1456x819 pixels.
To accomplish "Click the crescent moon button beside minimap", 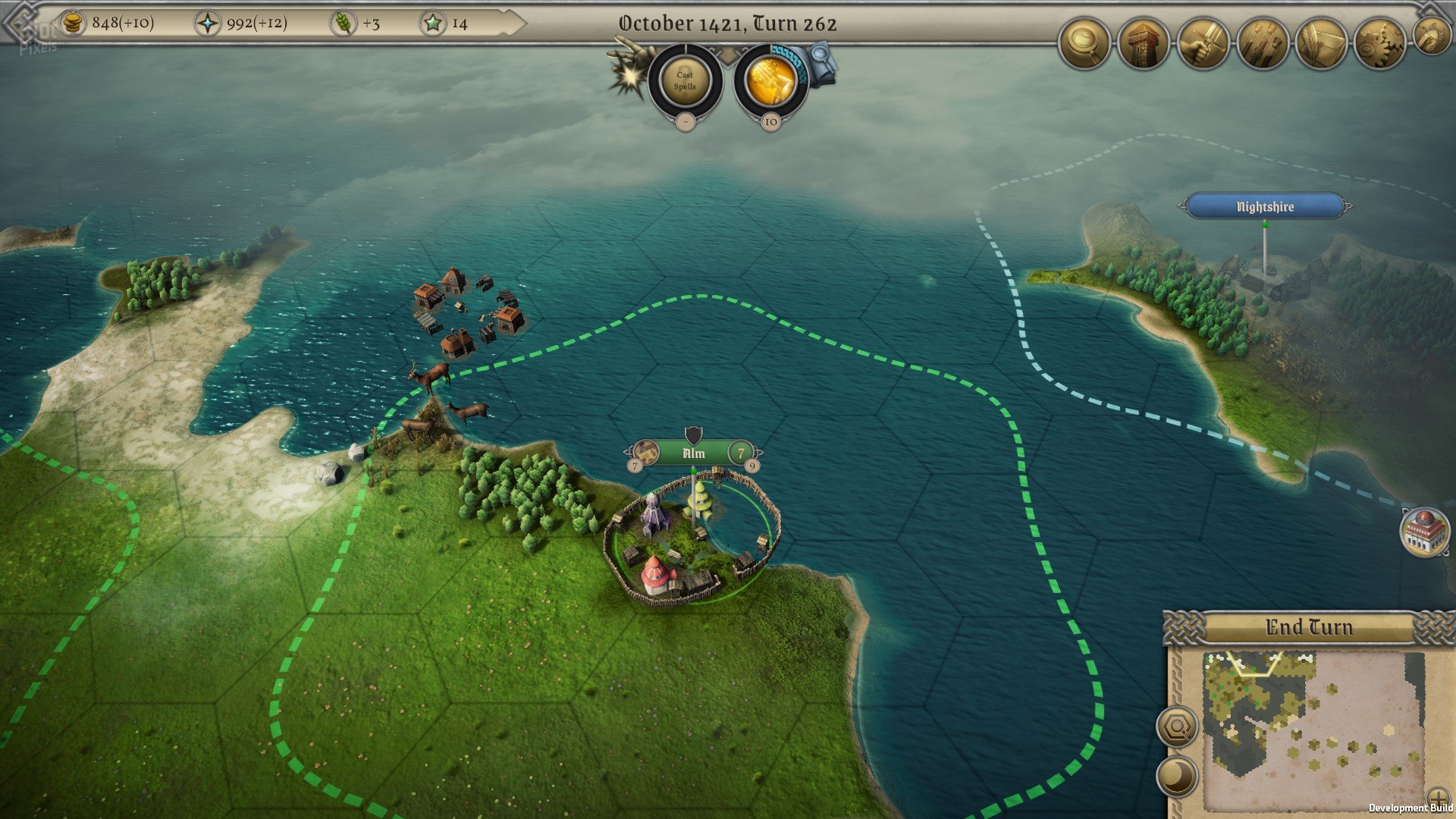I will point(1177,777).
